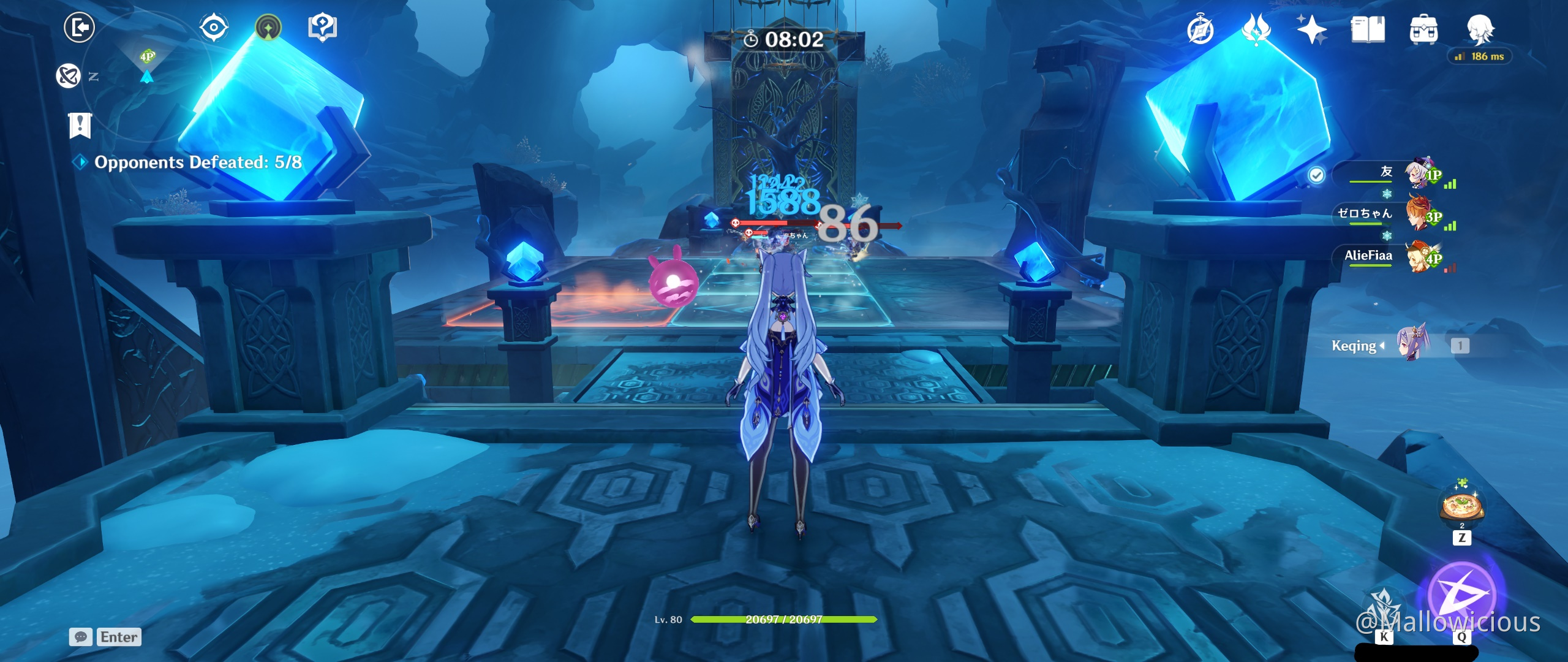Open the Adventurer Handbook compass icon
The height and width of the screenshot is (662, 1568).
(1200, 29)
